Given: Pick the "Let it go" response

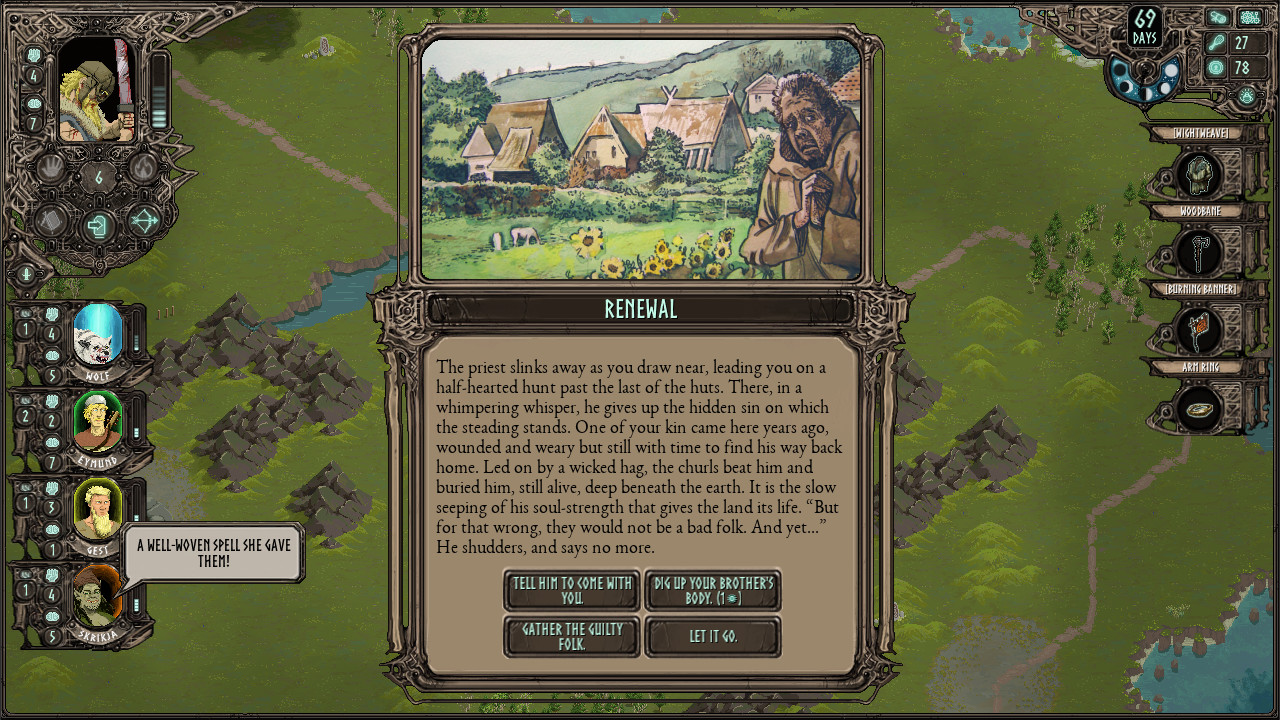Looking at the screenshot, I should point(713,637).
